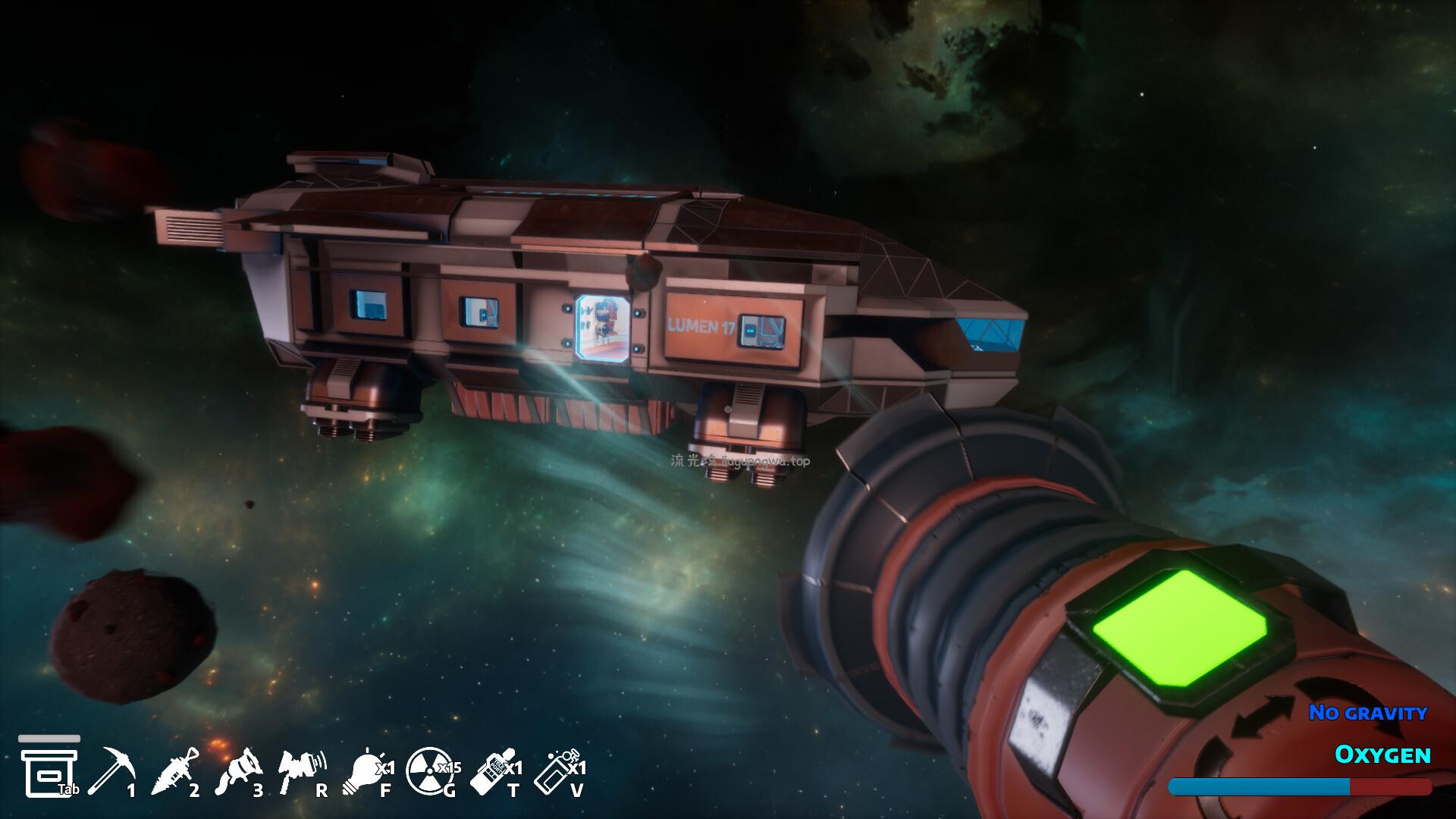This screenshot has height=819, width=1456.
Task: Select the pickaxe tool
Action: click(111, 770)
